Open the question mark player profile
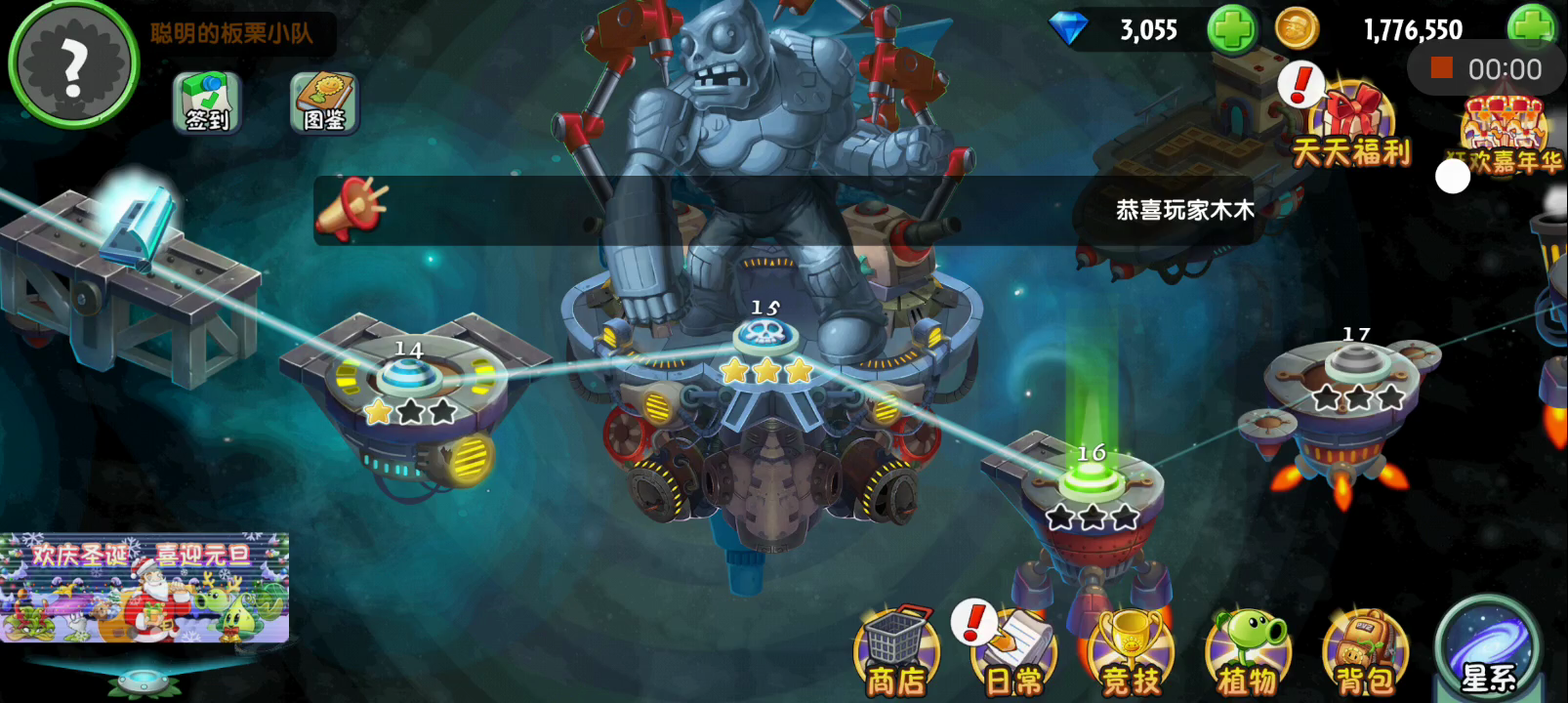 tap(73, 64)
